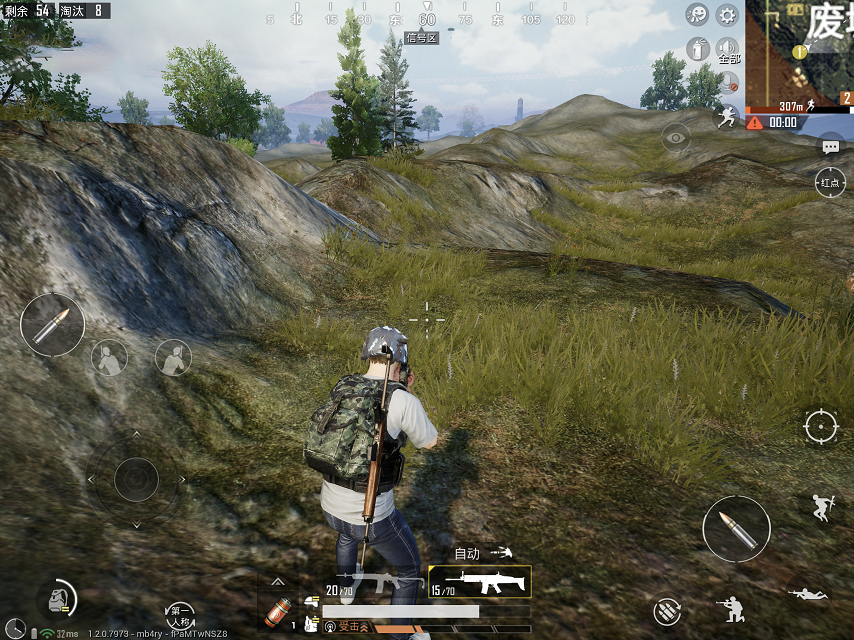Open the backpack inventory
Viewport: 854px width, 640px height.
pos(57,600)
